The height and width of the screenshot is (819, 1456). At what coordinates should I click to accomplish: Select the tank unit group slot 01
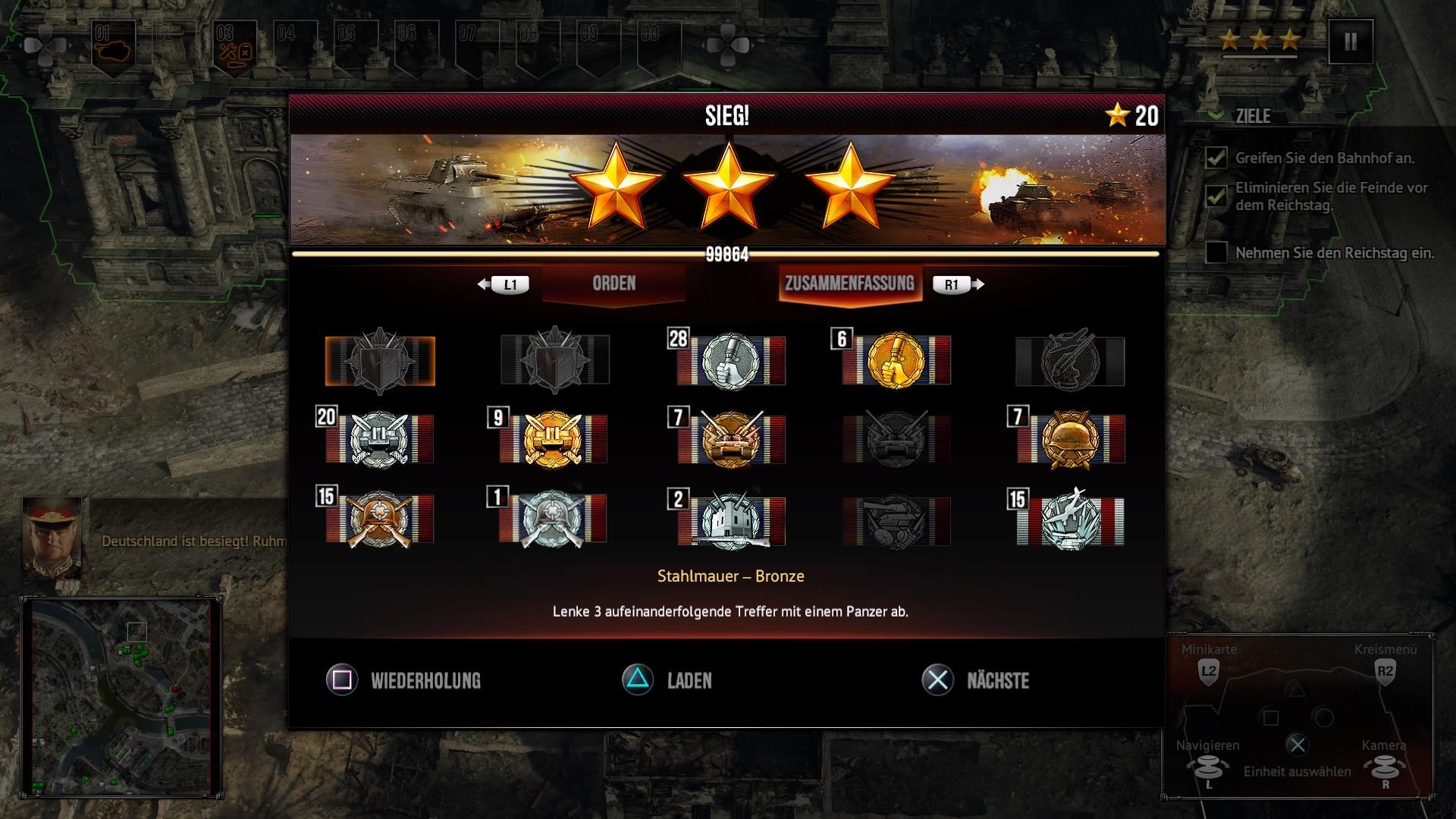(112, 47)
